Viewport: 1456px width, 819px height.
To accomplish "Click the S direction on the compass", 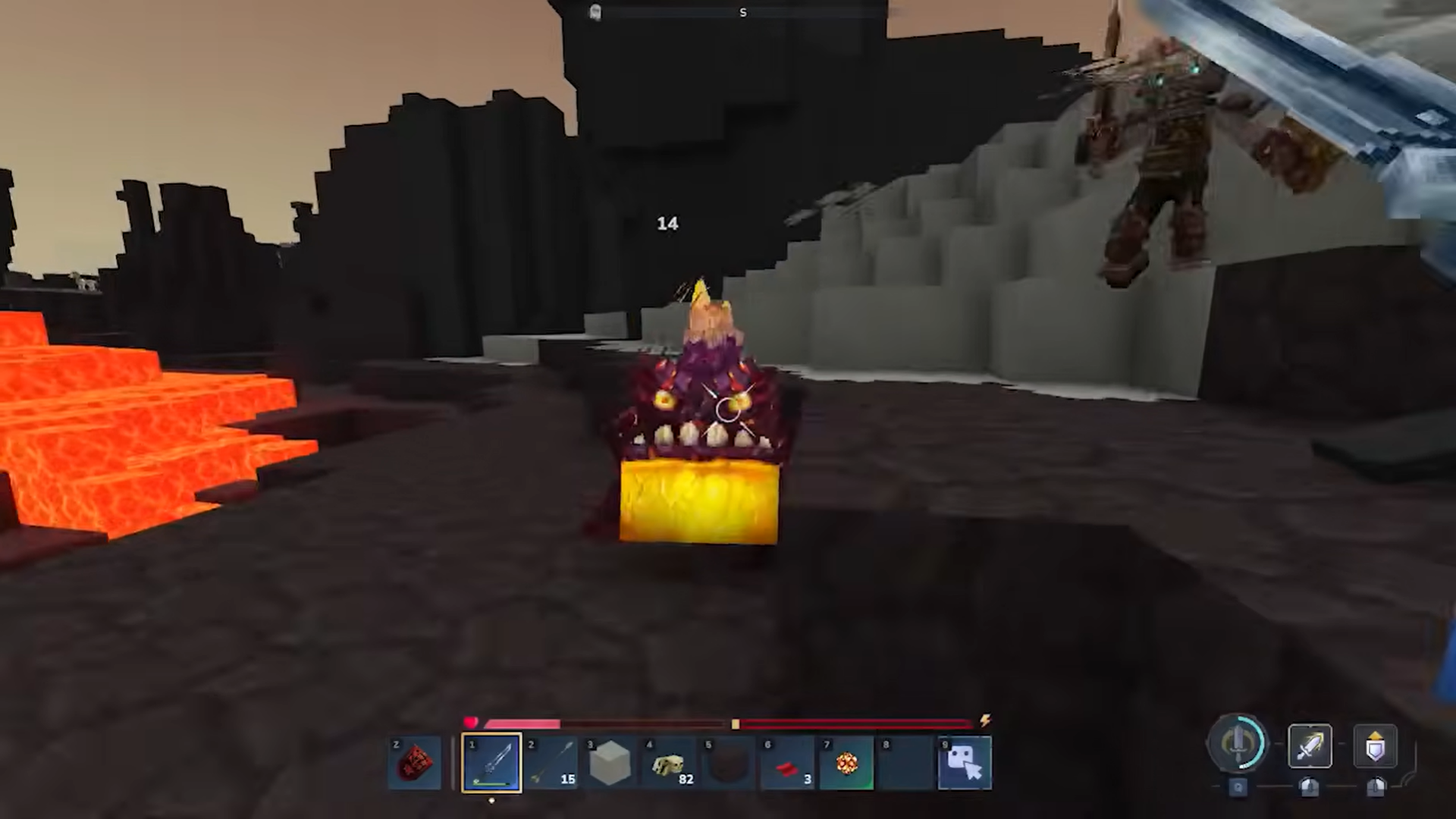I will [742, 12].
